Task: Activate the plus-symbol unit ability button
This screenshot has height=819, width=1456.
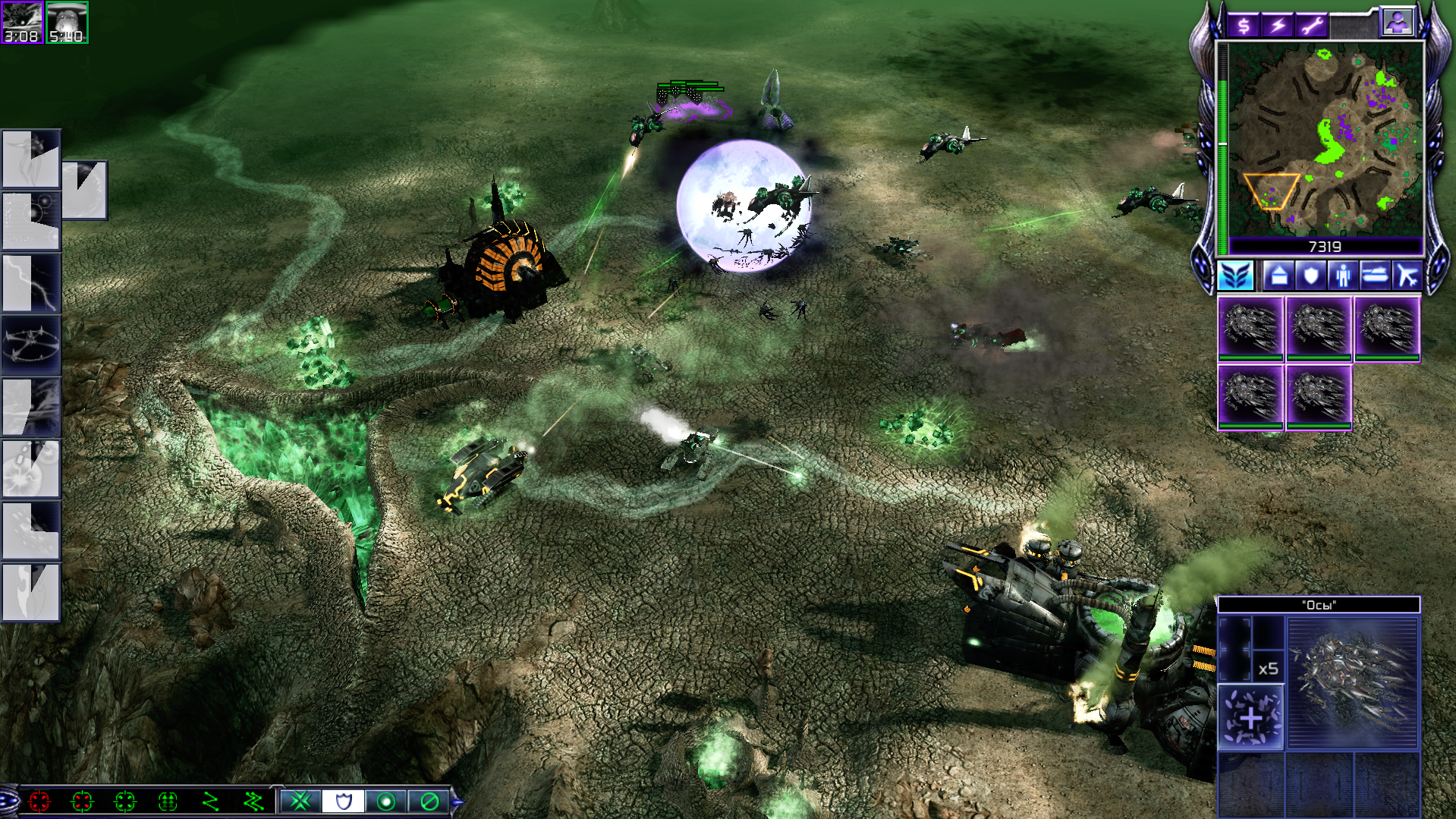Action: tap(1250, 717)
